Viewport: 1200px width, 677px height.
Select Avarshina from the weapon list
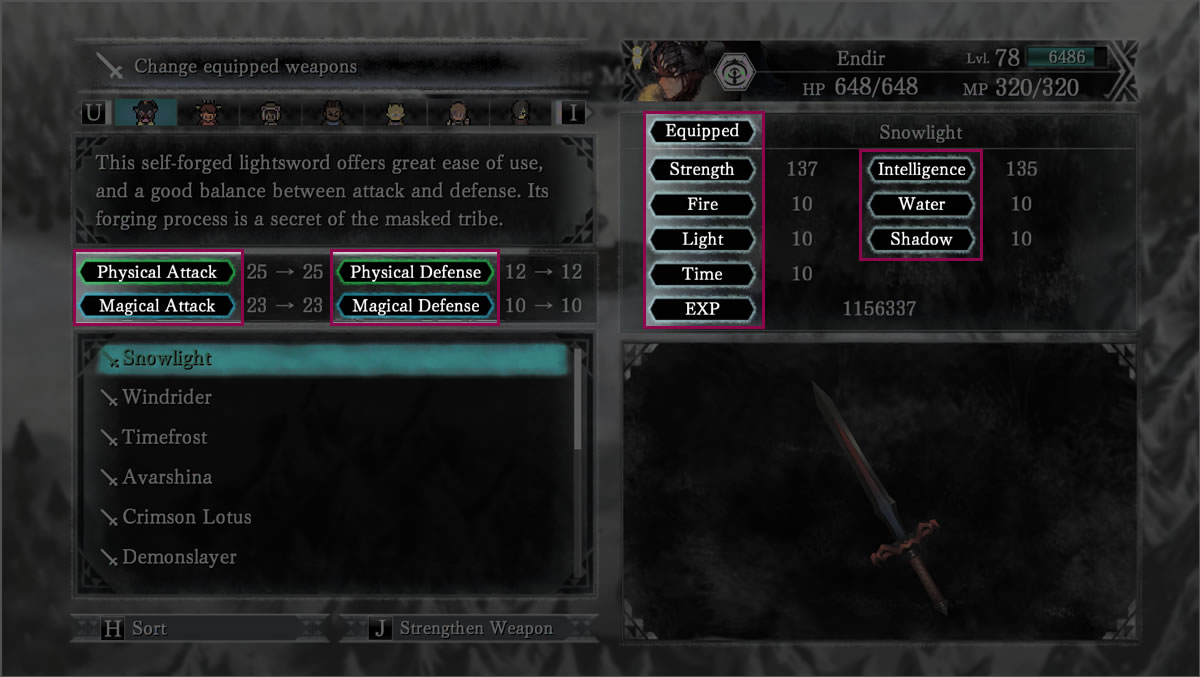click(x=166, y=478)
